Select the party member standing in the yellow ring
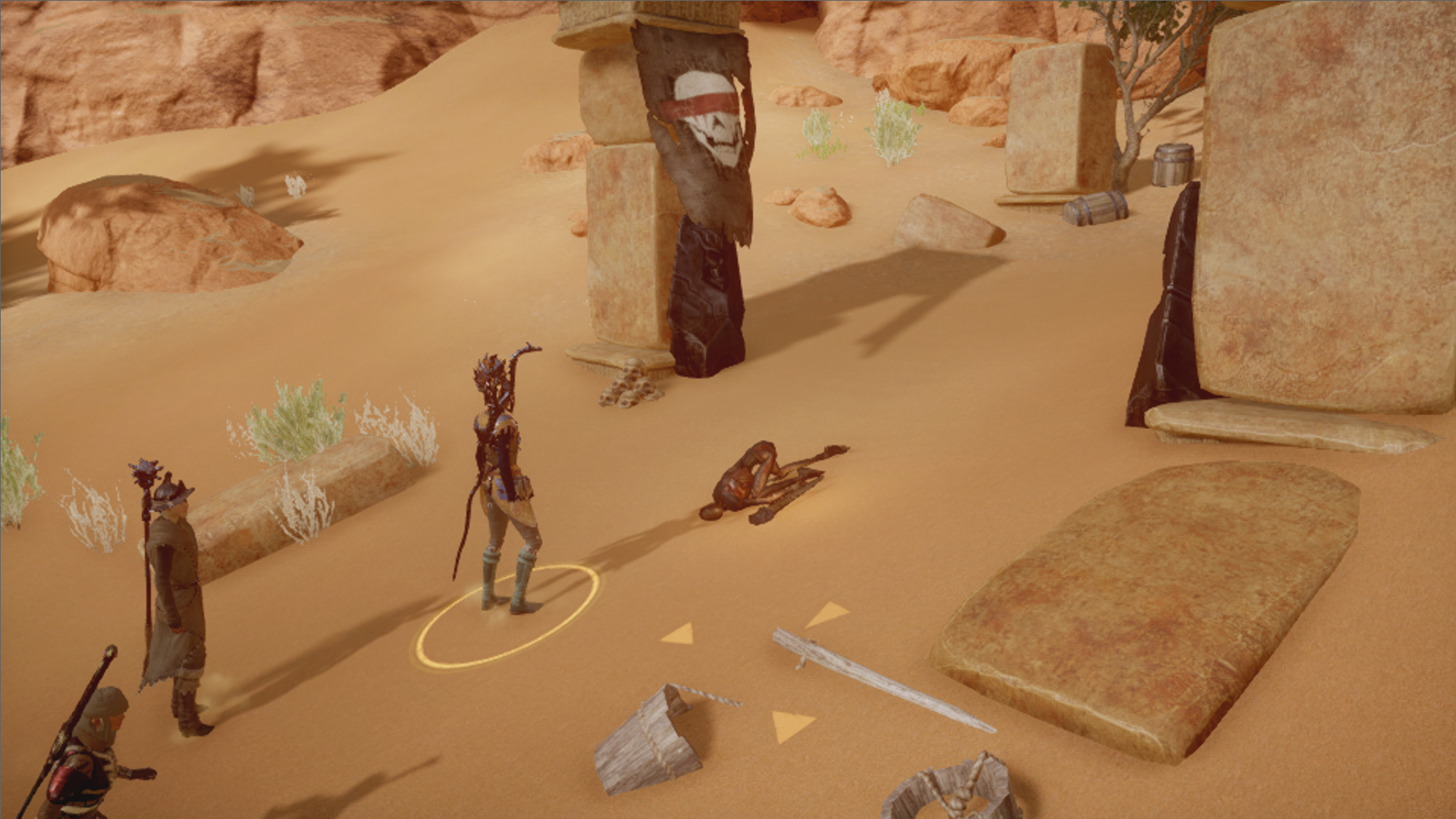The width and height of the screenshot is (1456, 819). point(503,485)
